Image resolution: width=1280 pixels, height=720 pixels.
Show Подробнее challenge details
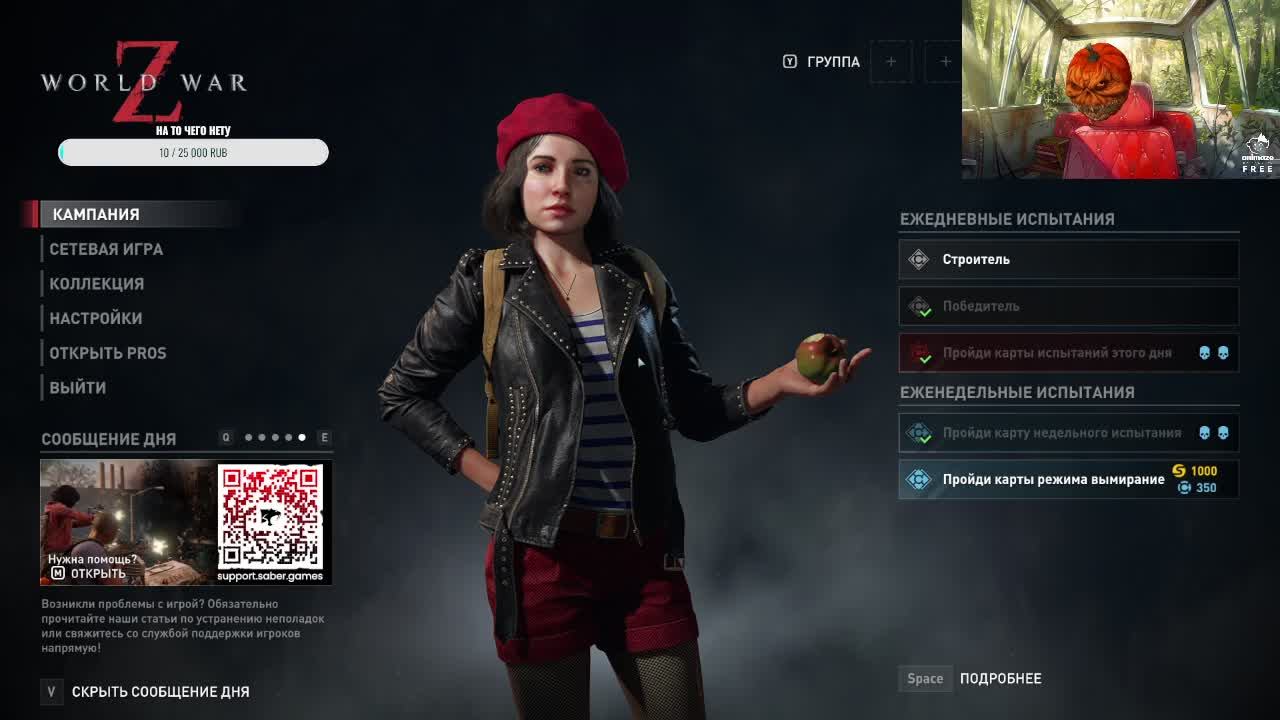coord(1000,678)
